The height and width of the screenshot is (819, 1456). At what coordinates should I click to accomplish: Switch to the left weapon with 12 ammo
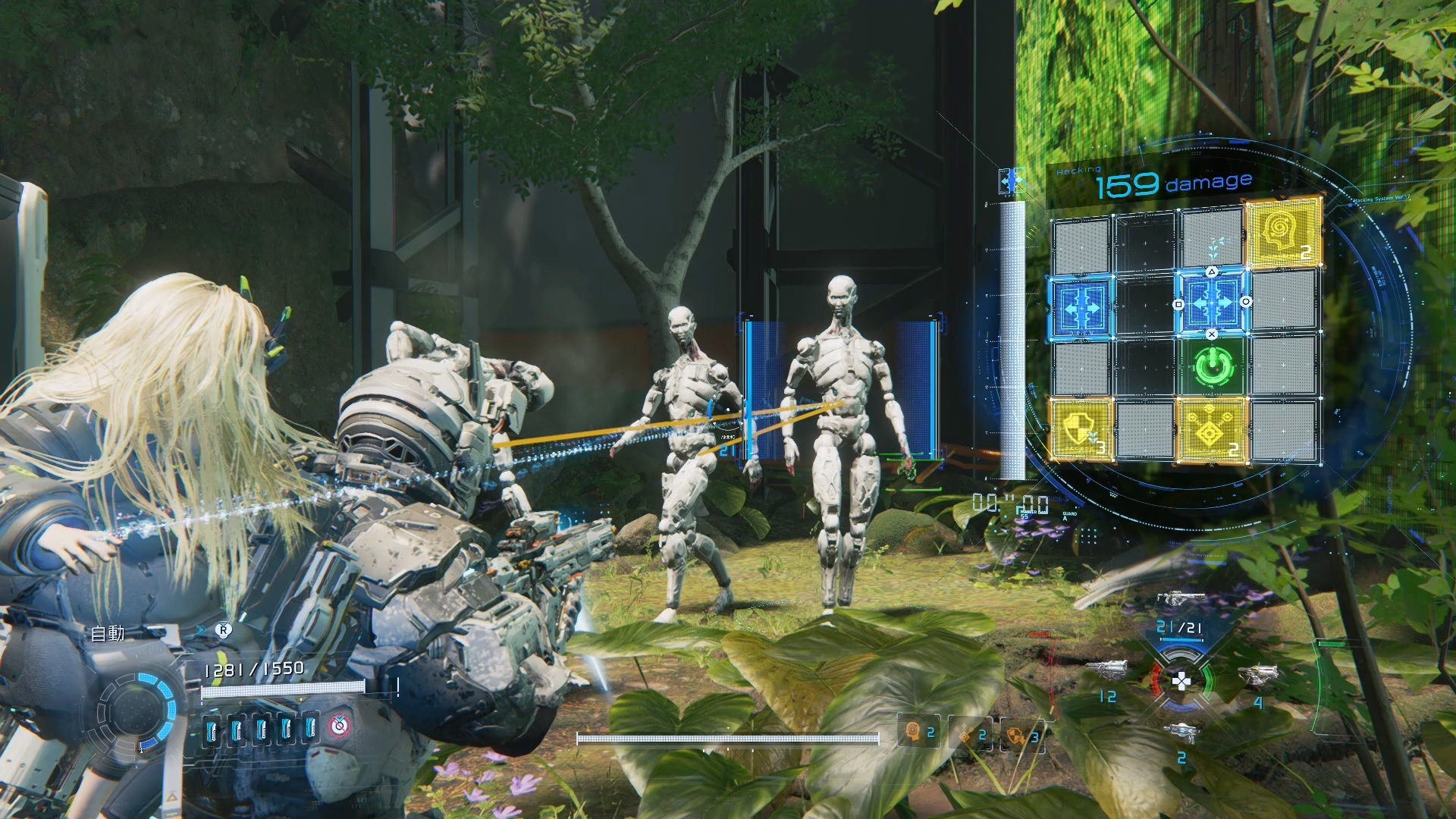point(1101,670)
